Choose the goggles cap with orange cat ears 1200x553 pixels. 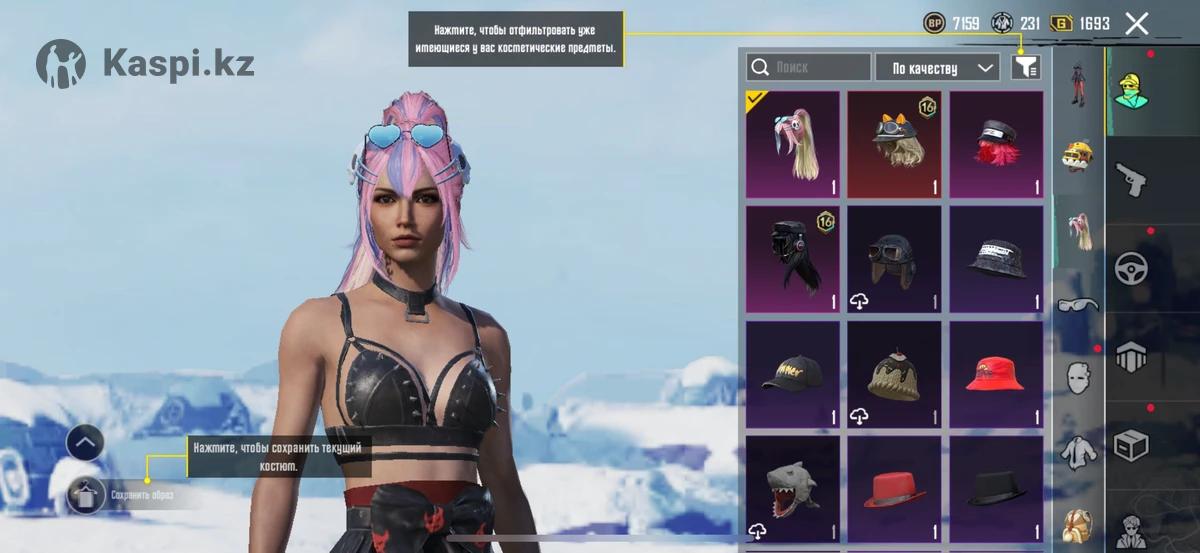click(894, 144)
